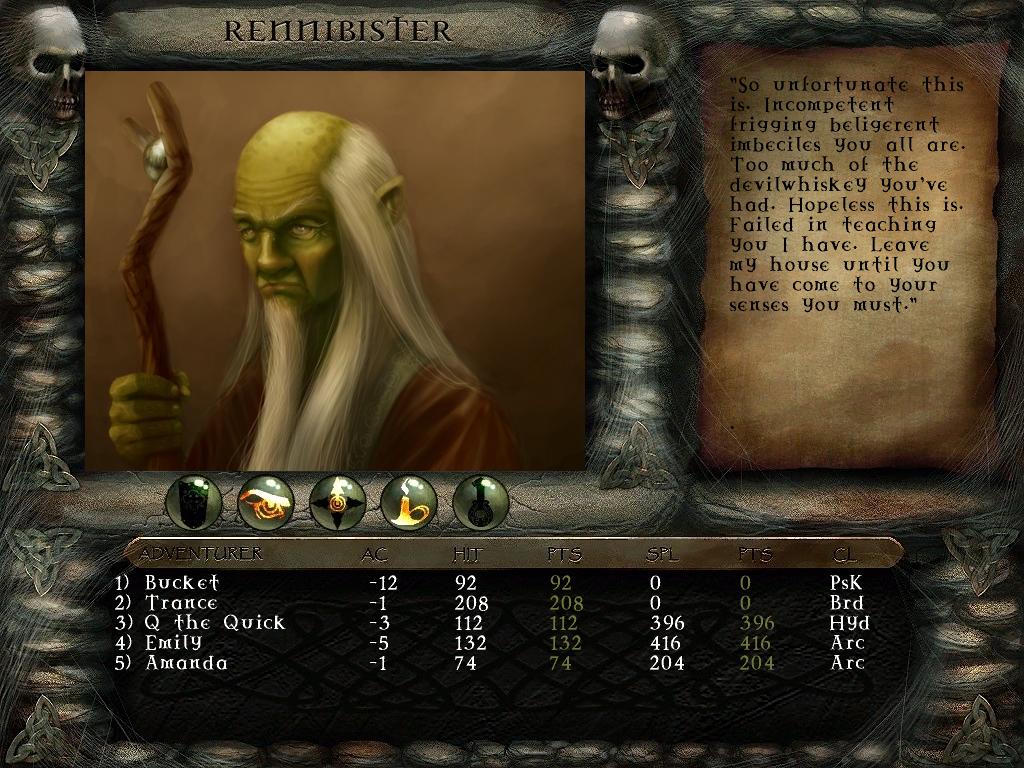Activate the glowing eye orb icon
The width and height of the screenshot is (1024, 768).
coord(266,502)
